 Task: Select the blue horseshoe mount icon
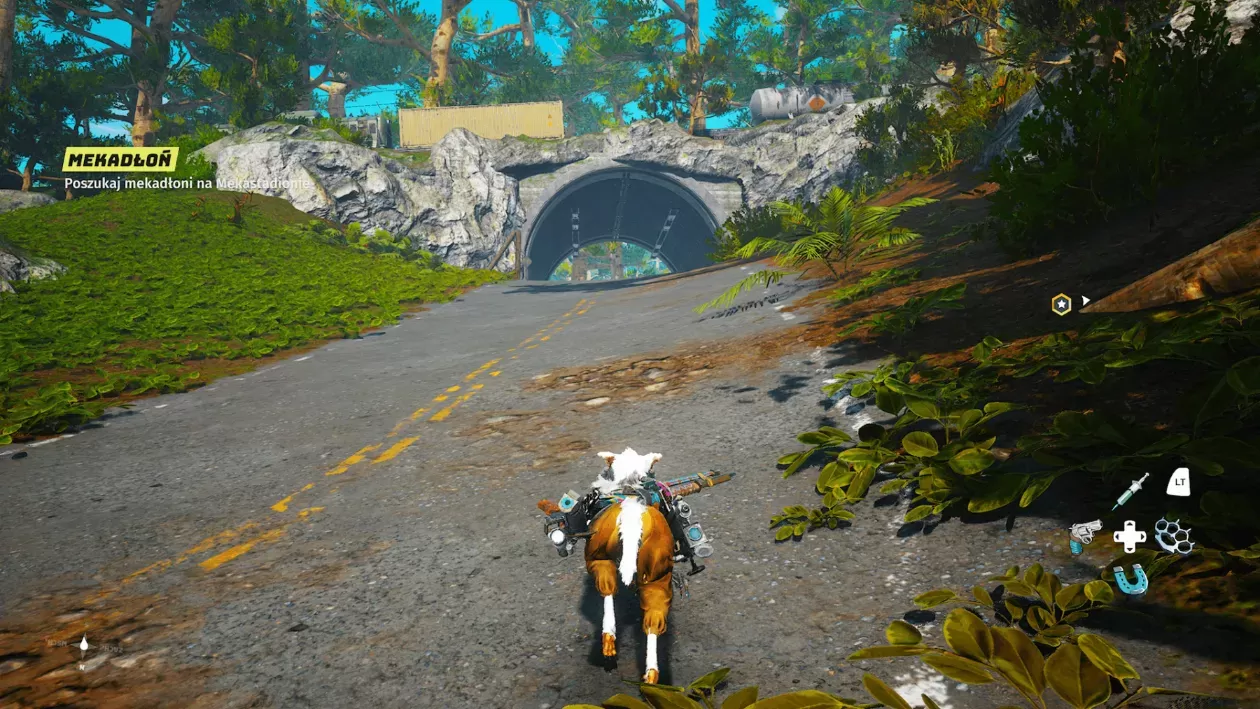tap(1131, 579)
